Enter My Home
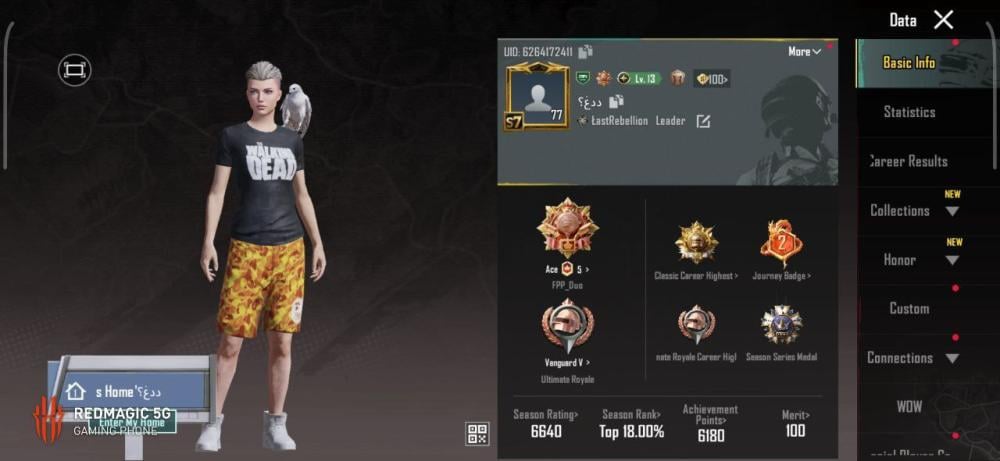The height and width of the screenshot is (461, 1000). [x=131, y=423]
